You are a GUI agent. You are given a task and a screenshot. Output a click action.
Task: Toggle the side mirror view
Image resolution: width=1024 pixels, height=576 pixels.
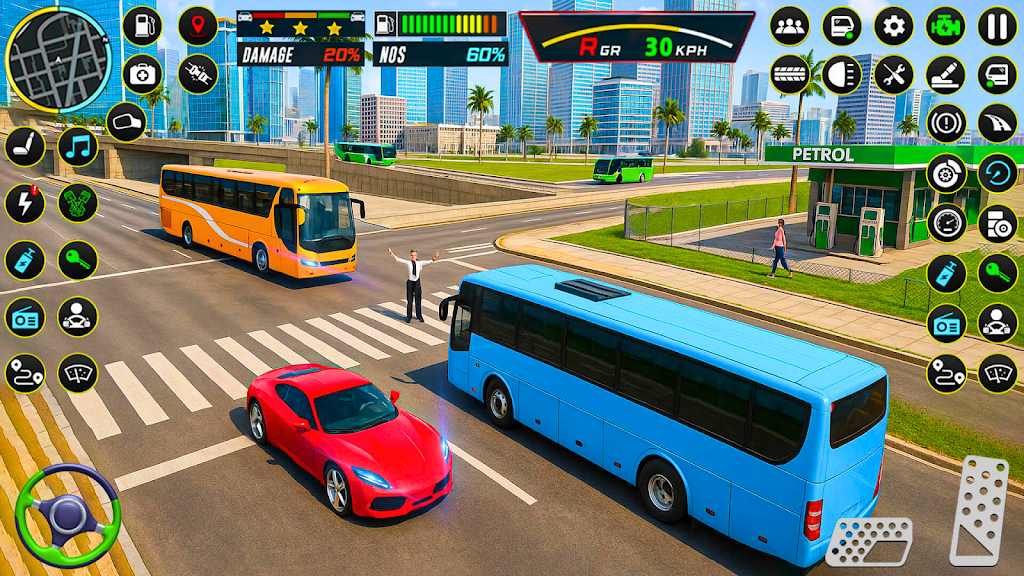126,122
